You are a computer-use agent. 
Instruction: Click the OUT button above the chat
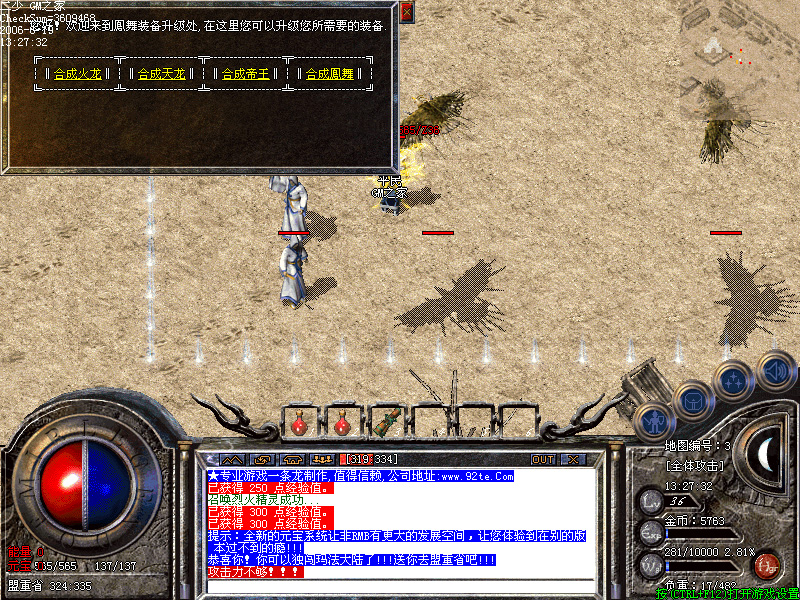(543, 459)
